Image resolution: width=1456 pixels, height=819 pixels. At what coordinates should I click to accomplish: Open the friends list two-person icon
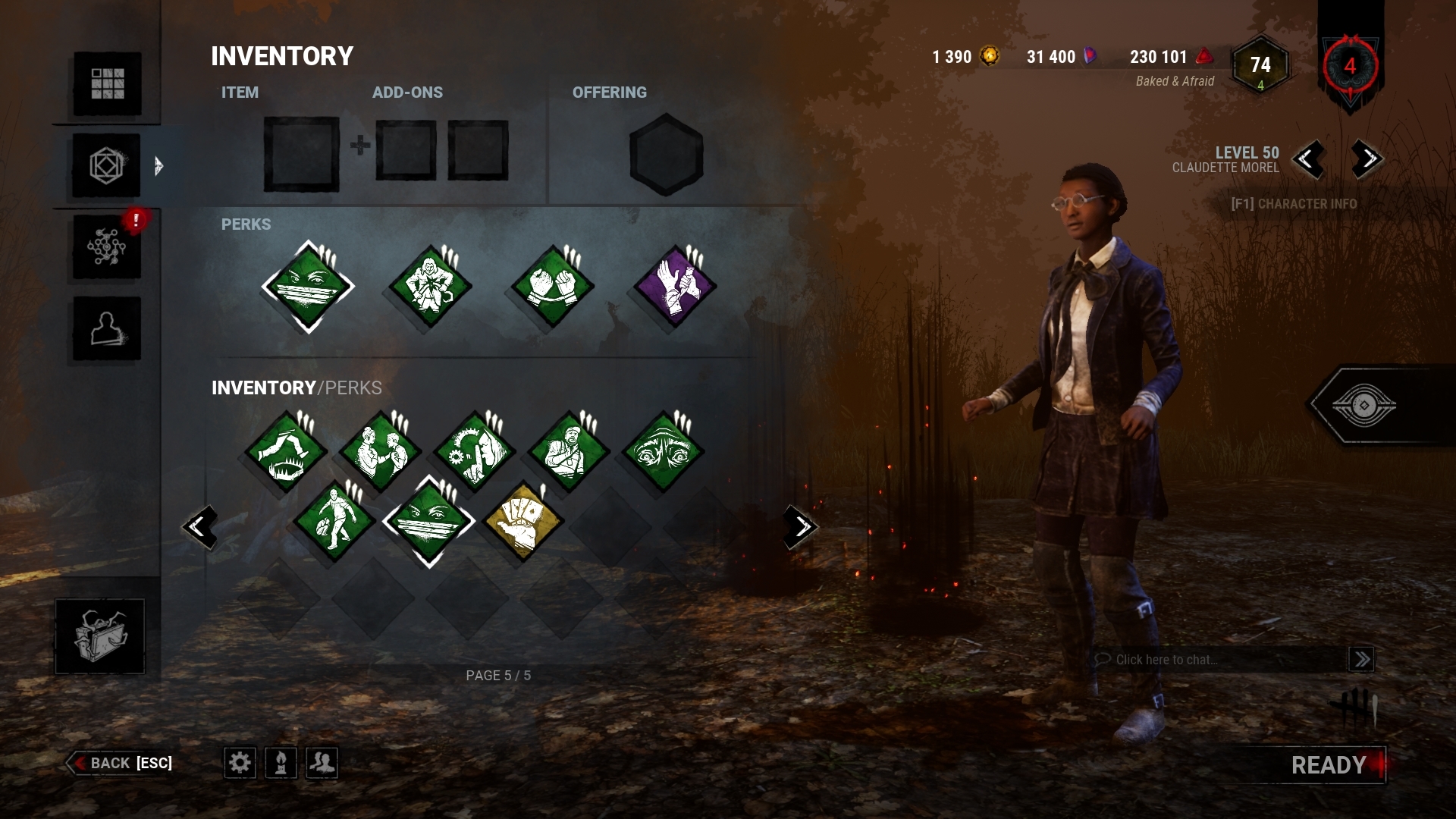click(322, 764)
